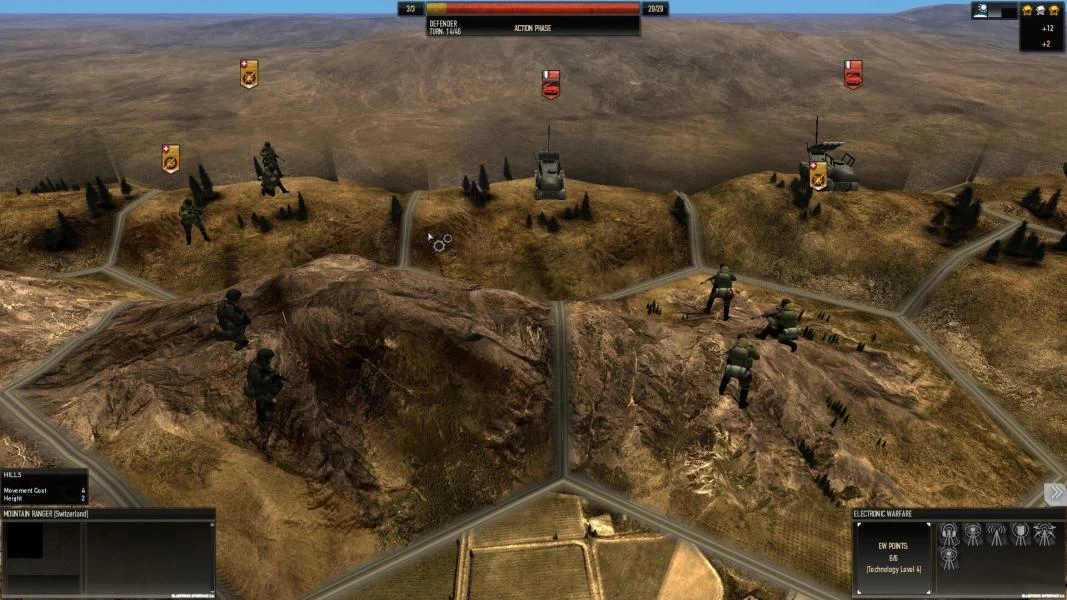The image size is (1067, 600).
Task: Target the red badge above the central tank
Action: [x=550, y=84]
